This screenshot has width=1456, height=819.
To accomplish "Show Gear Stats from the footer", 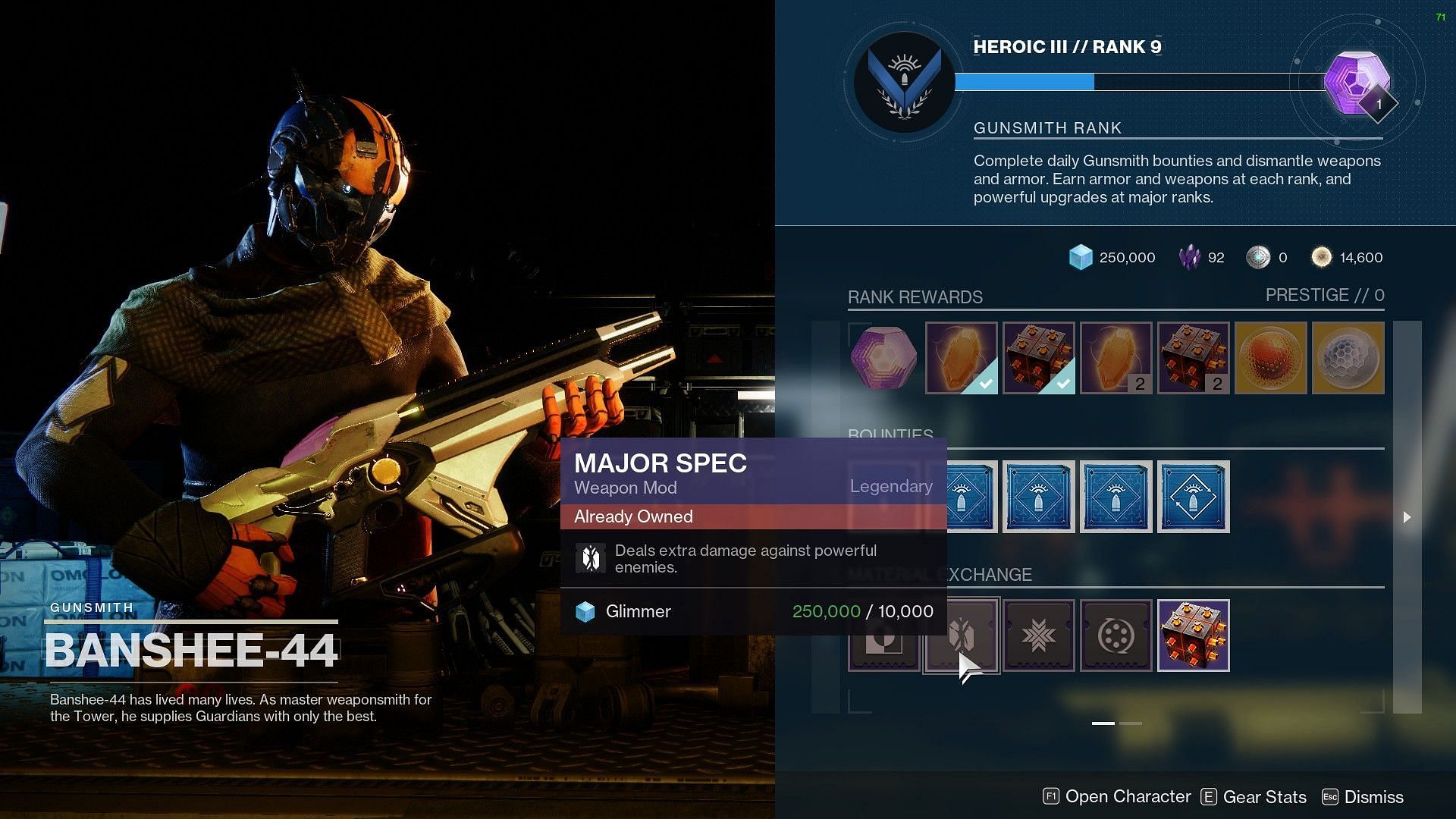I will (x=1254, y=797).
